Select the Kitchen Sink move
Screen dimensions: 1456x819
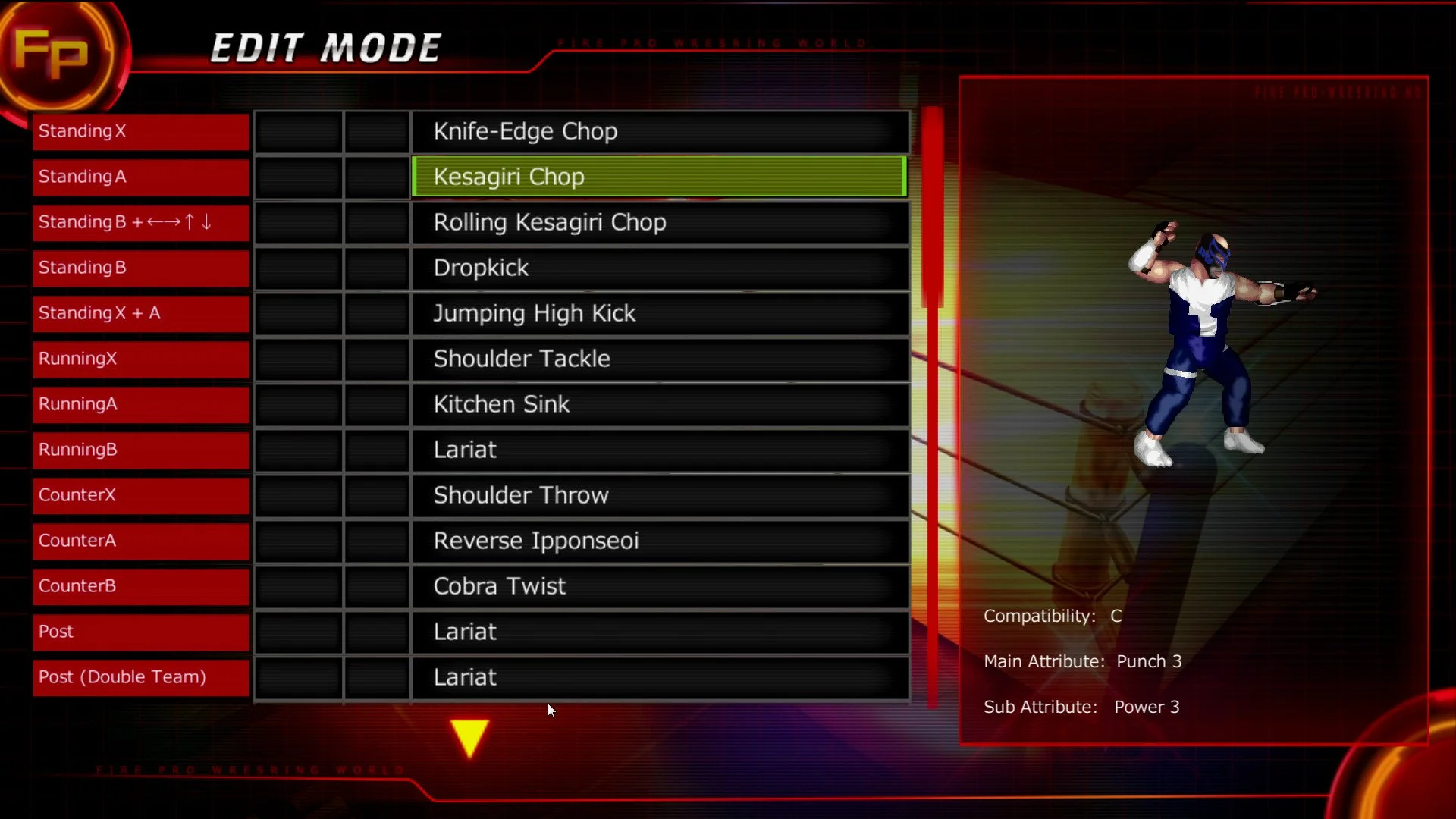[x=659, y=404]
